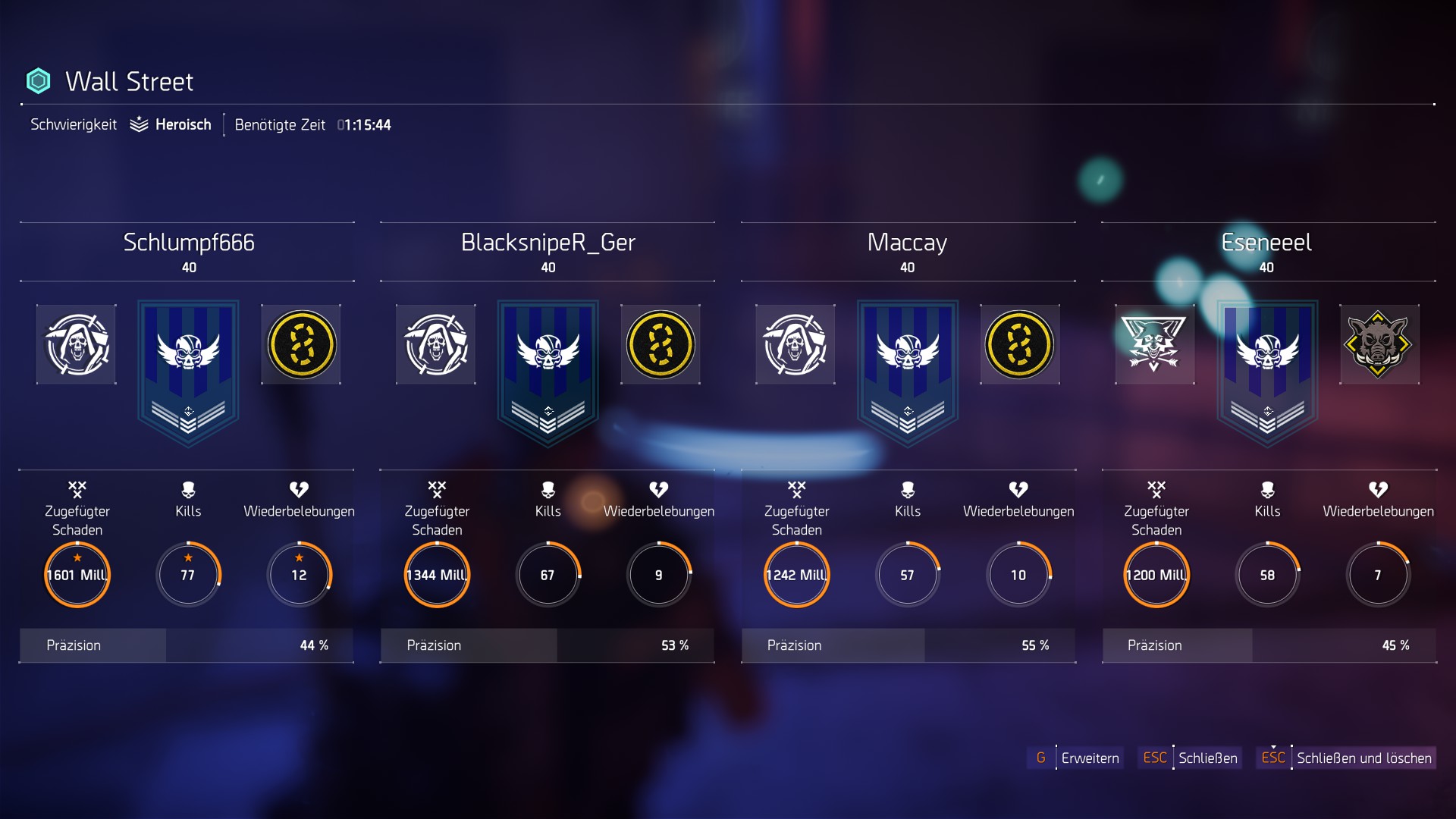Toggle Maccay's kill counter showing 57
1456x819 pixels.
pos(907,575)
